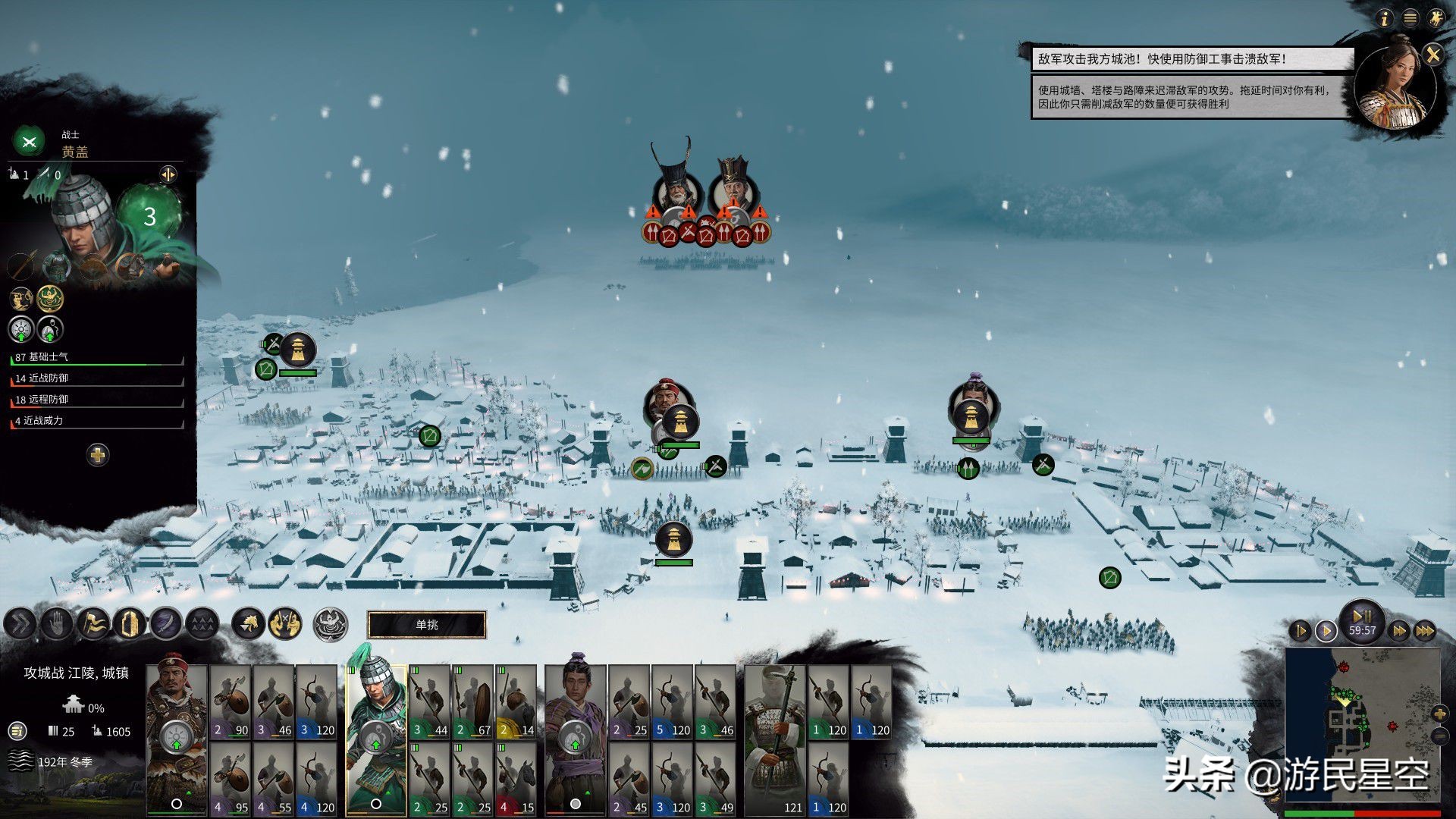Toggle the curved-sword melee mode icon

coord(166,624)
